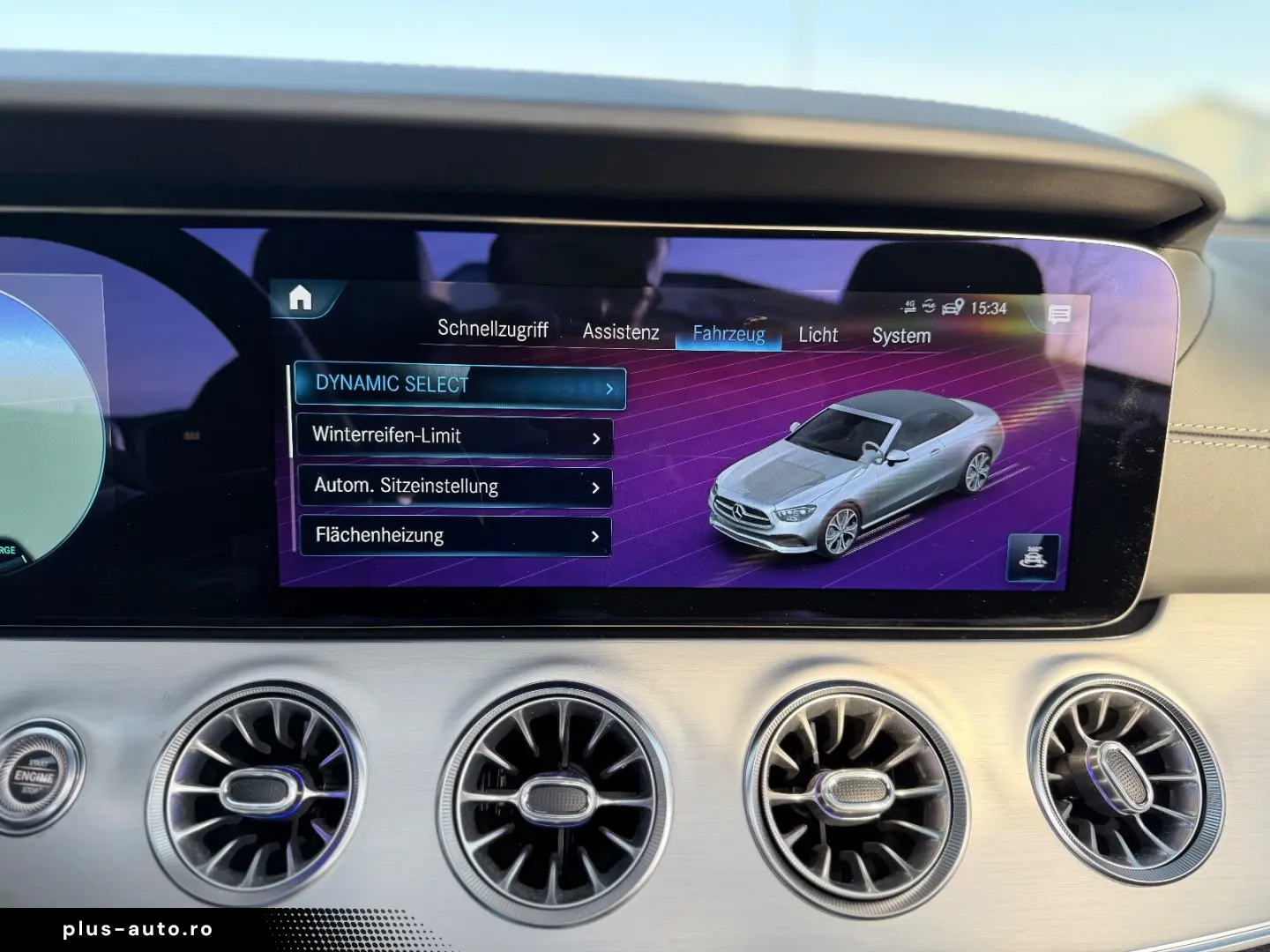This screenshot has width=1270, height=952.
Task: Tap the Mercedes me connect status icon
Action: [x=929, y=307]
